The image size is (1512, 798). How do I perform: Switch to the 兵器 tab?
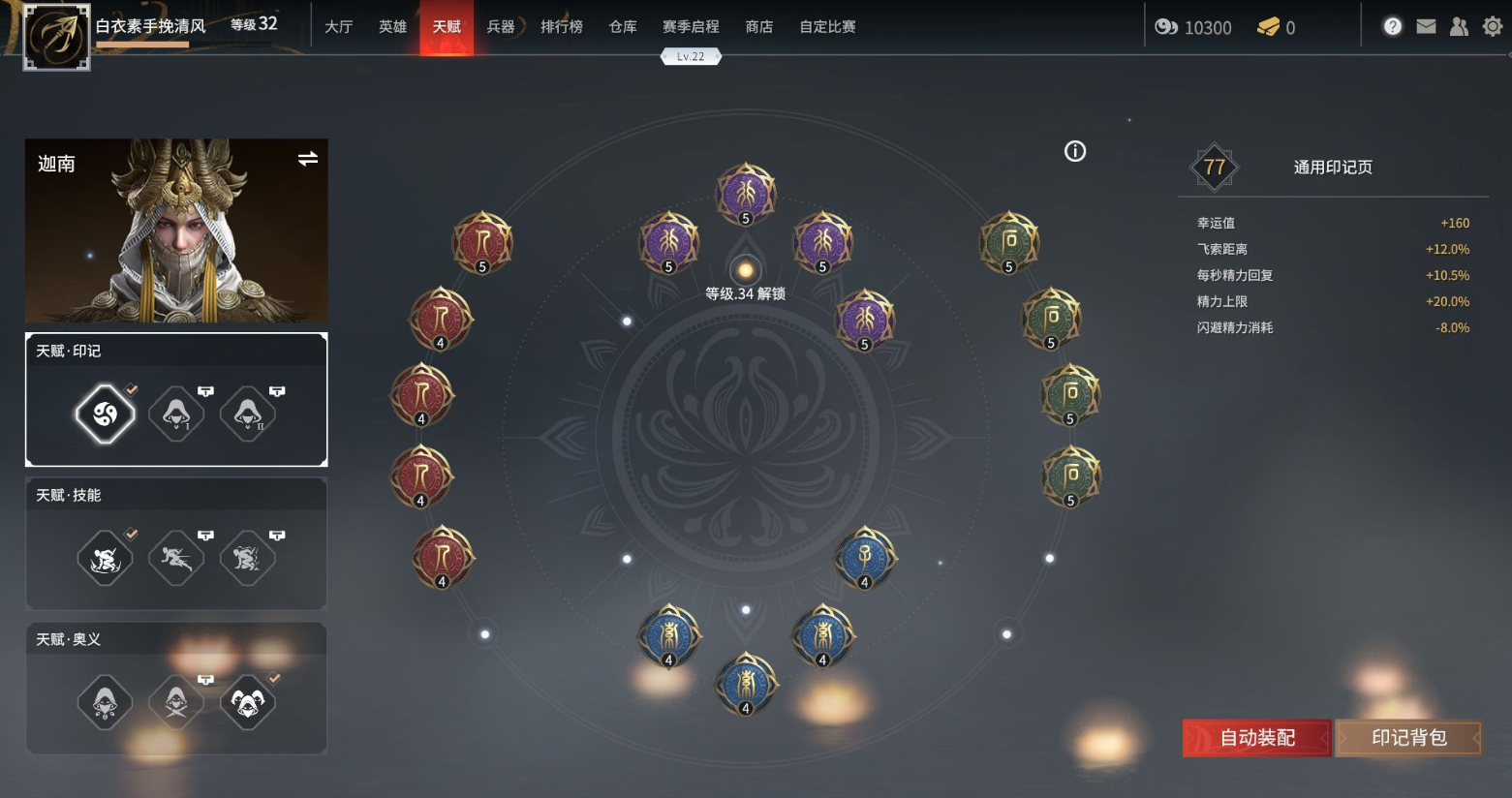point(502,27)
